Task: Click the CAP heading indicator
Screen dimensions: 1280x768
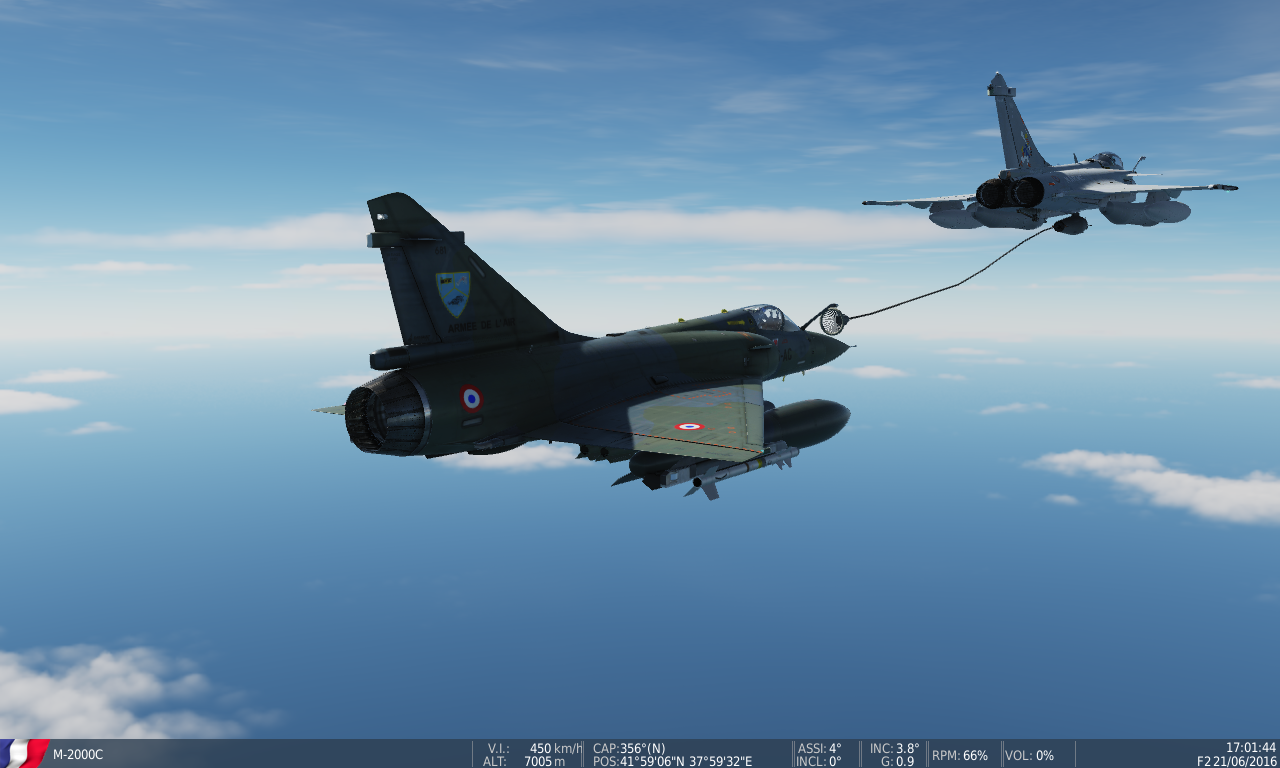Action: pos(626,747)
